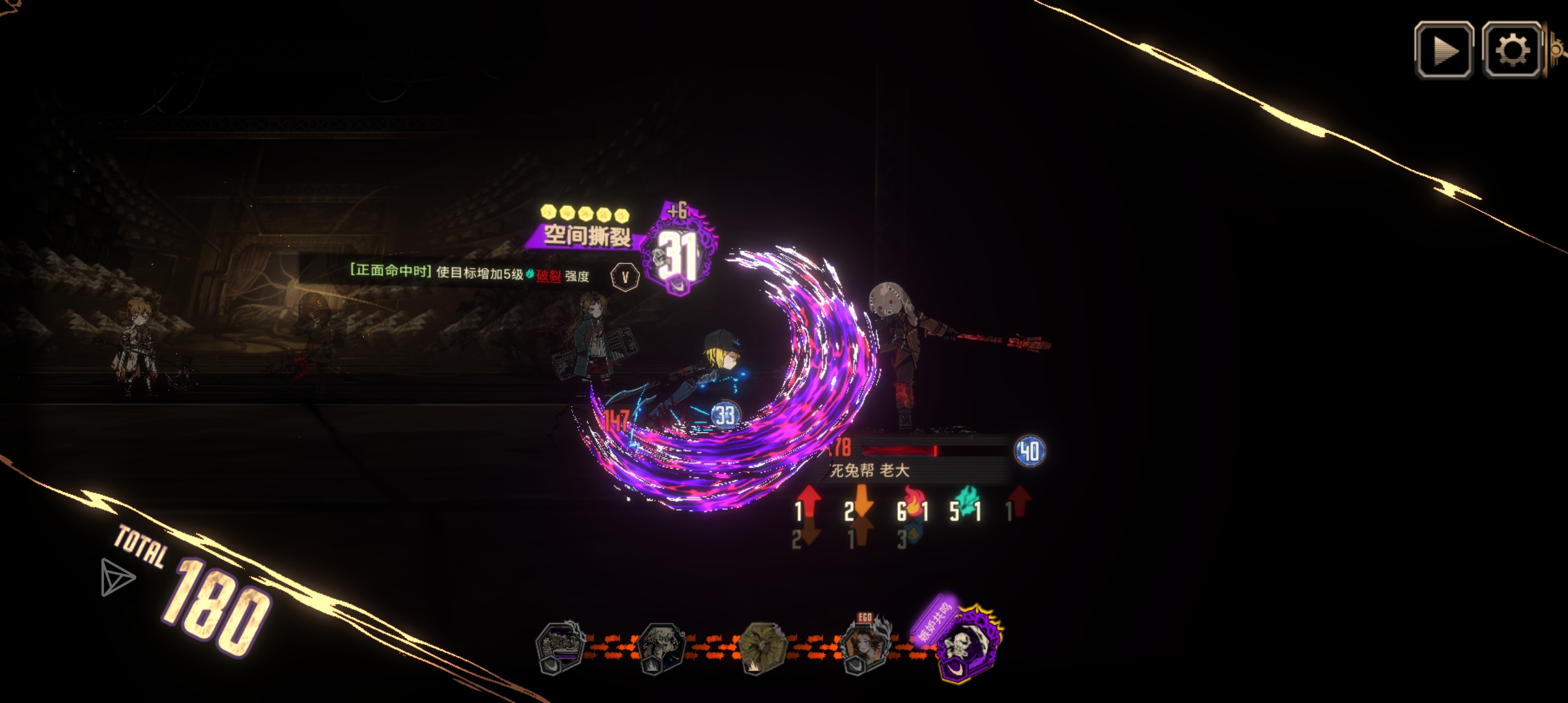Select the first skill icon in the chain
This screenshot has height=703, width=1568.
tap(559, 647)
